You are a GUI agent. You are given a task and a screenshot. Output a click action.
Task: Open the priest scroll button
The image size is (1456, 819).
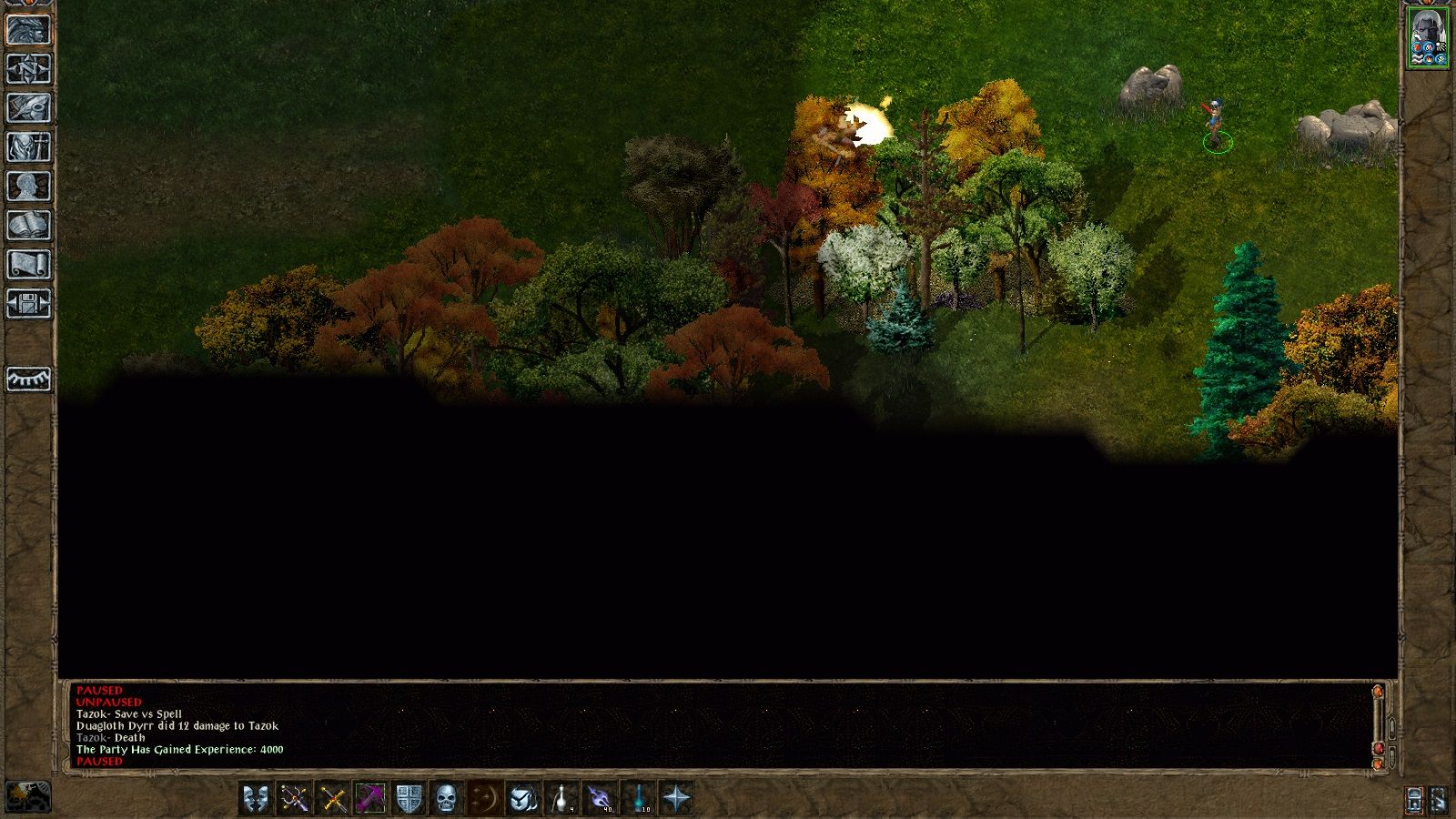point(28,265)
